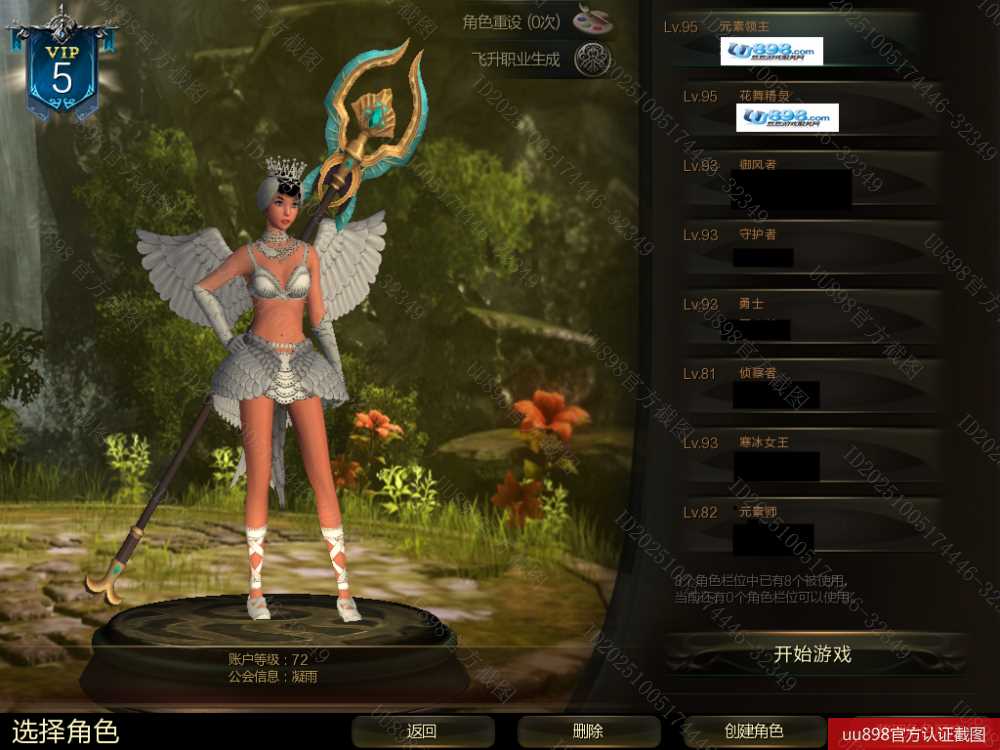Select the Lv.93 守护者 character row
Screen dimensions: 1000x750
pos(800,247)
